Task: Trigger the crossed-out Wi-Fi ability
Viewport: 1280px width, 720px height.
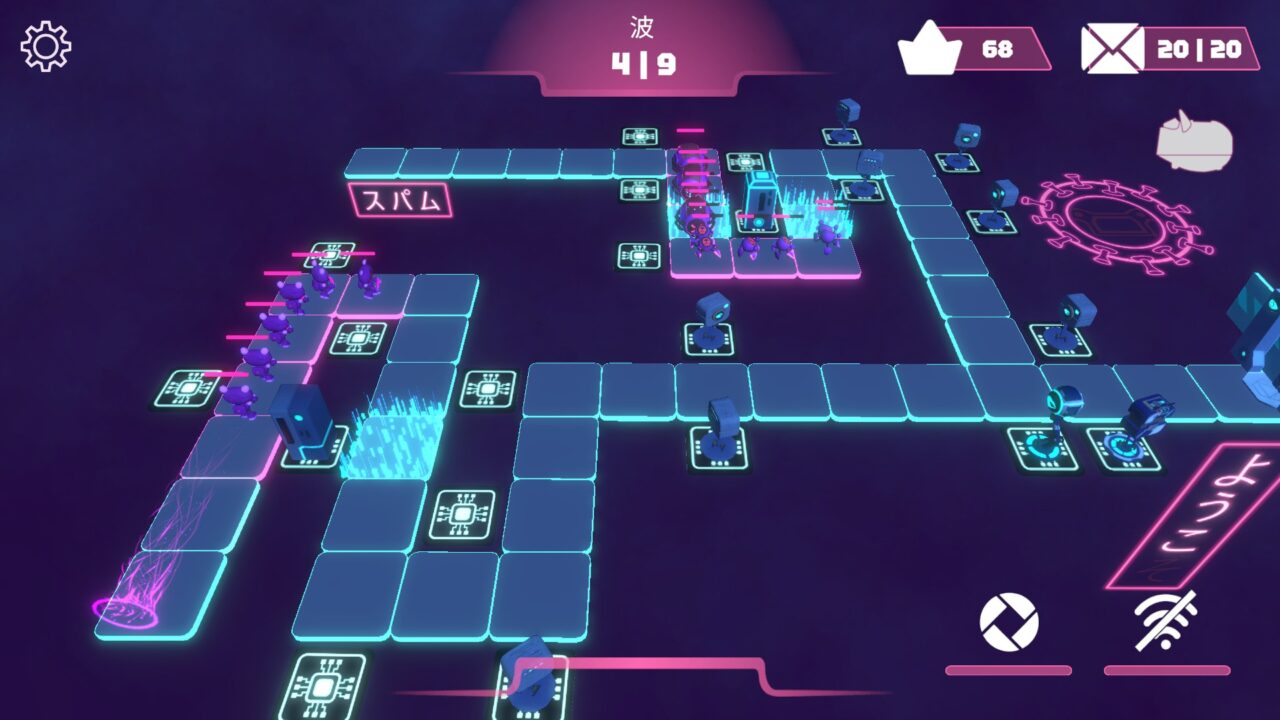Action: click(x=1167, y=621)
